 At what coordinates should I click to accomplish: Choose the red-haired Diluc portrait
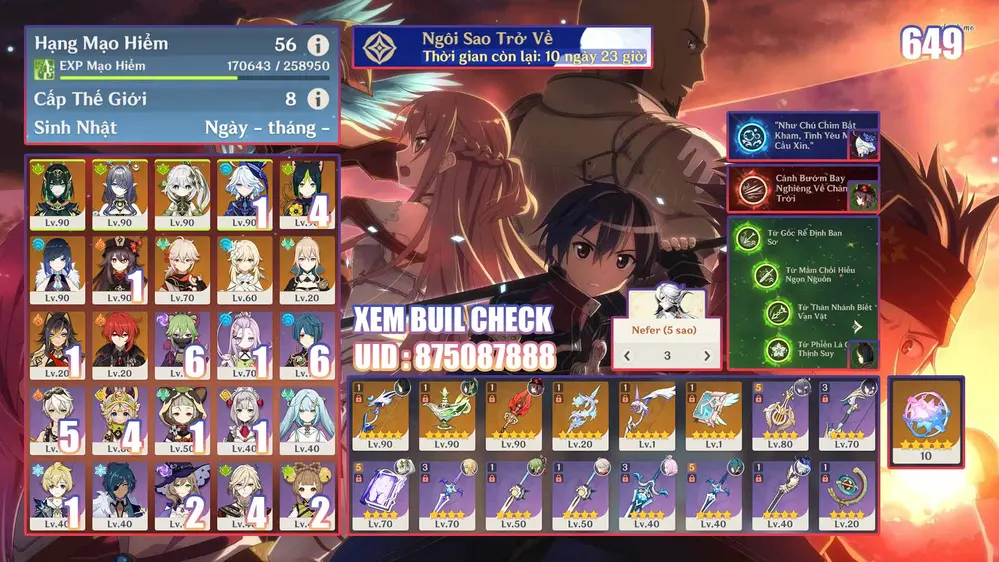click(x=119, y=339)
